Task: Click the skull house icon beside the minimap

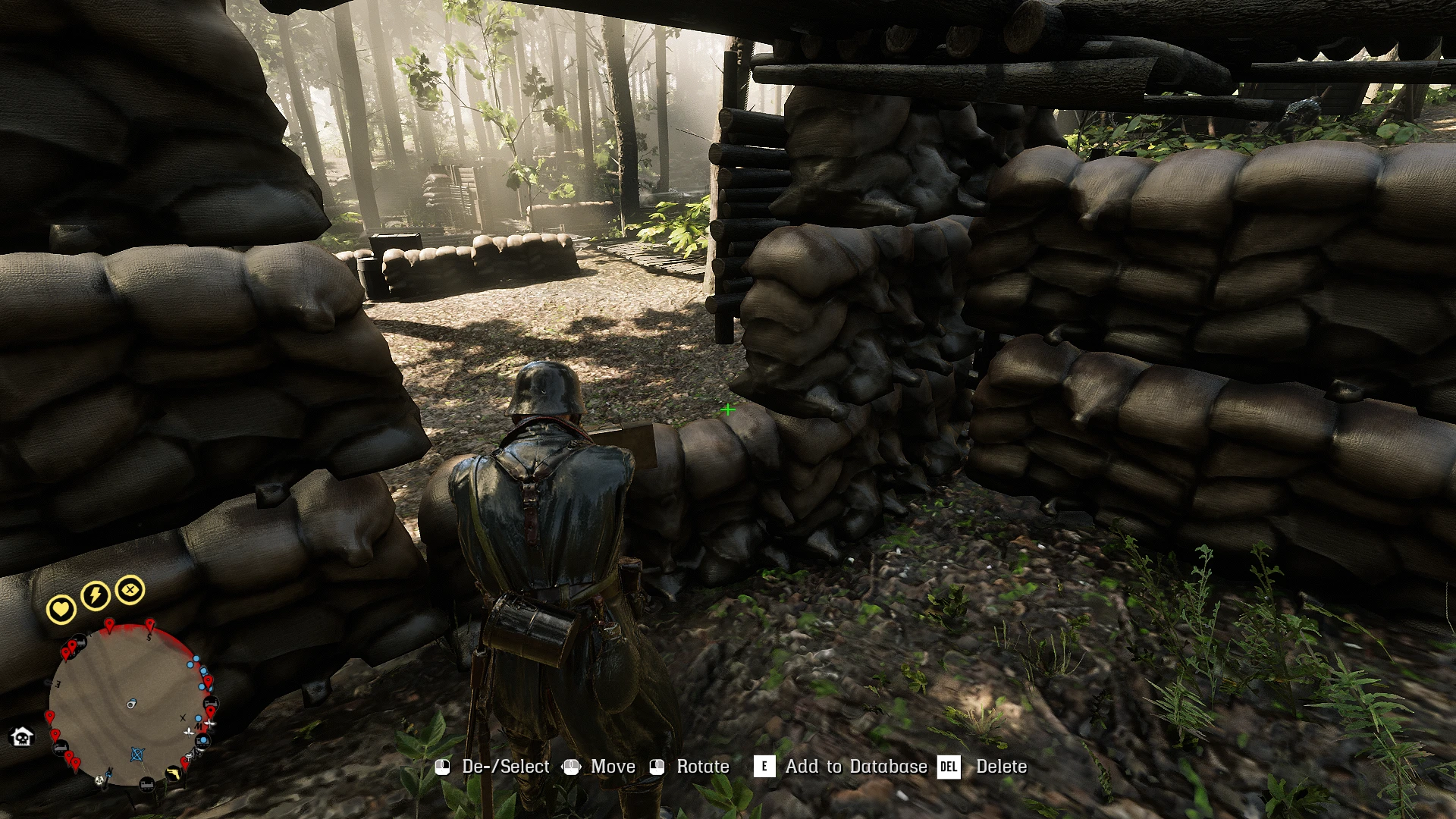Action: pos(22,736)
